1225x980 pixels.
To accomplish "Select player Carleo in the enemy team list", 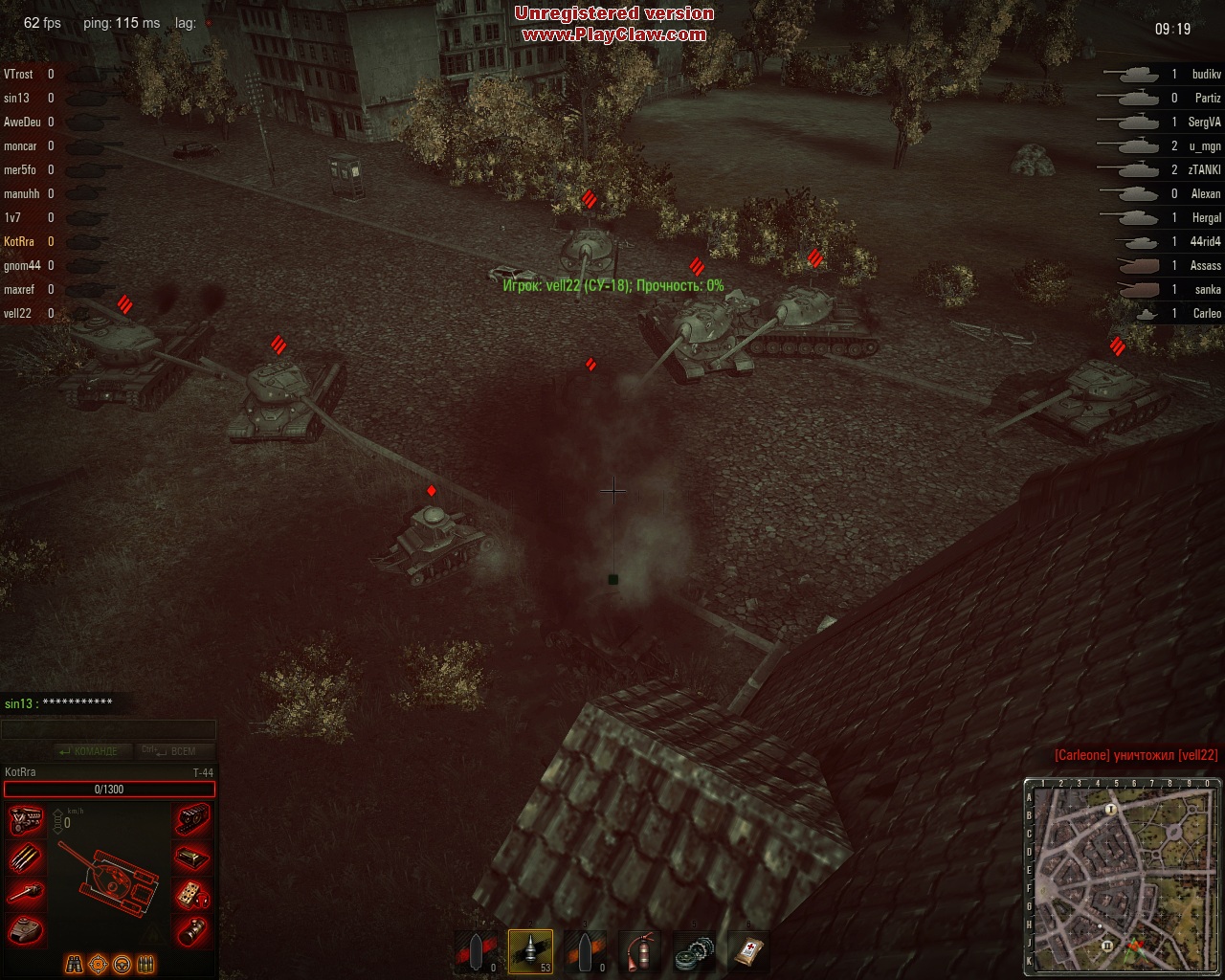I will pos(1206,313).
